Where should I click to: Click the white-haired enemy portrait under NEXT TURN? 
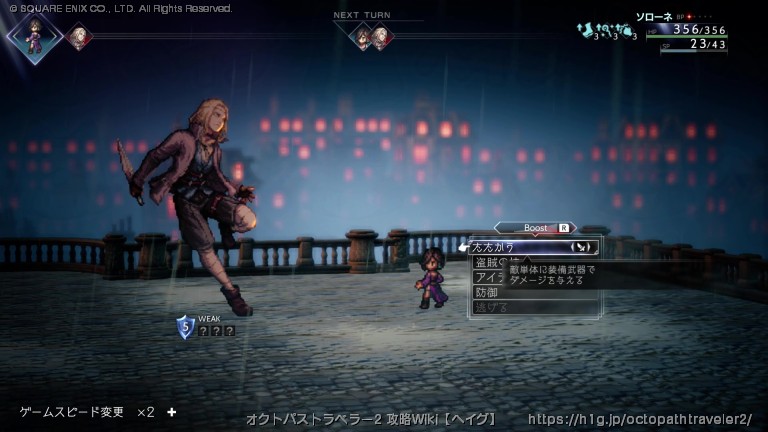(382, 37)
